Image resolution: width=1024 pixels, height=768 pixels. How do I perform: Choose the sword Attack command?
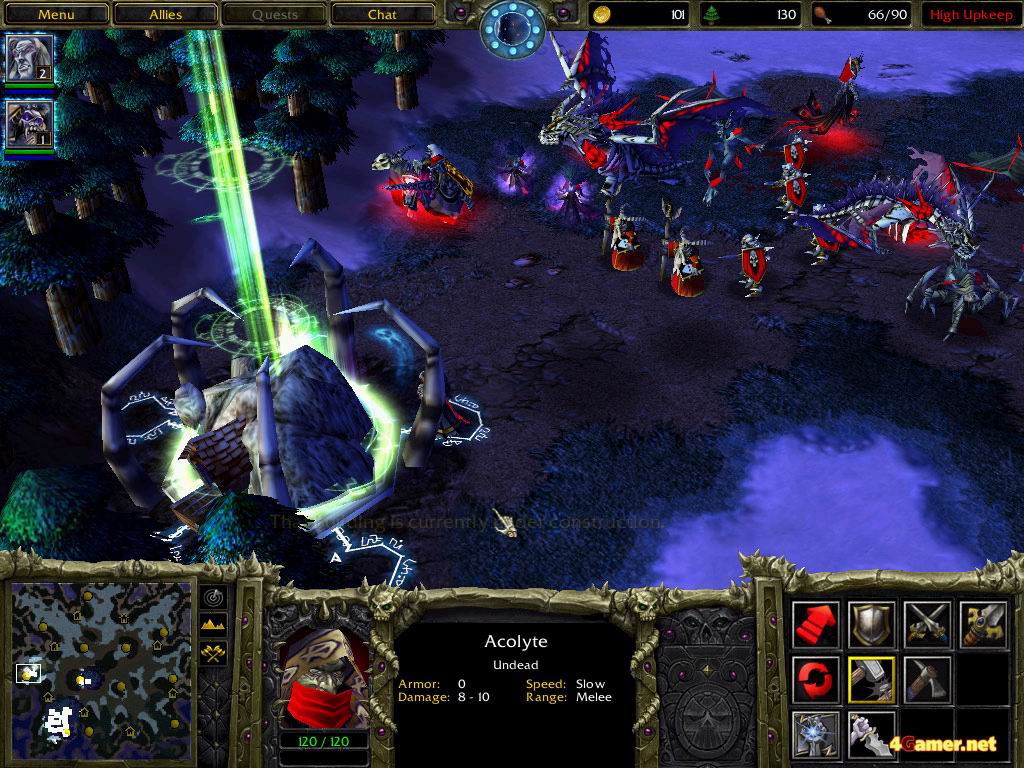pyautogui.click(x=982, y=624)
